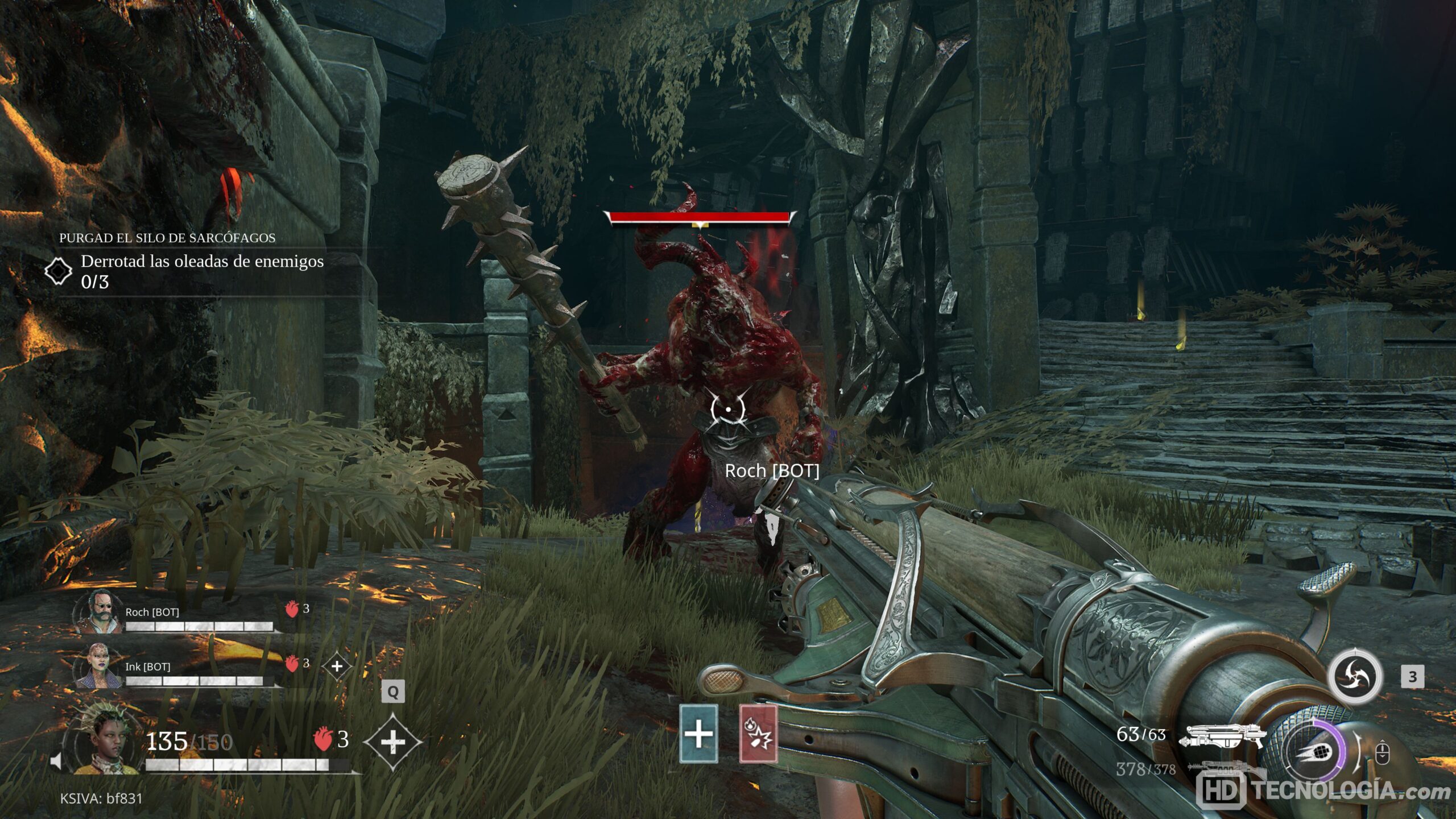Select the red explosion card
1456x819 pixels.
pyautogui.click(x=758, y=734)
